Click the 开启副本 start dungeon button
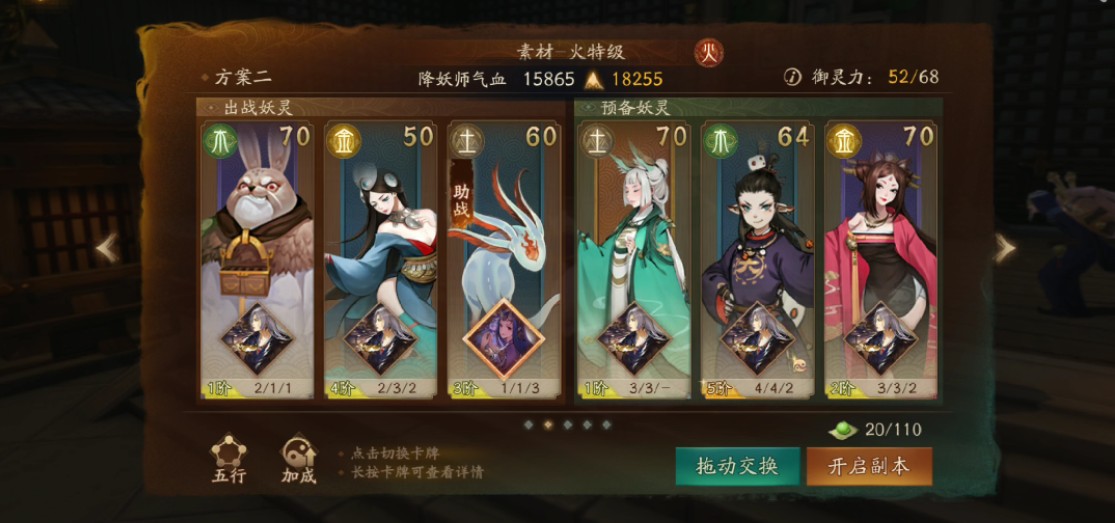 point(868,466)
